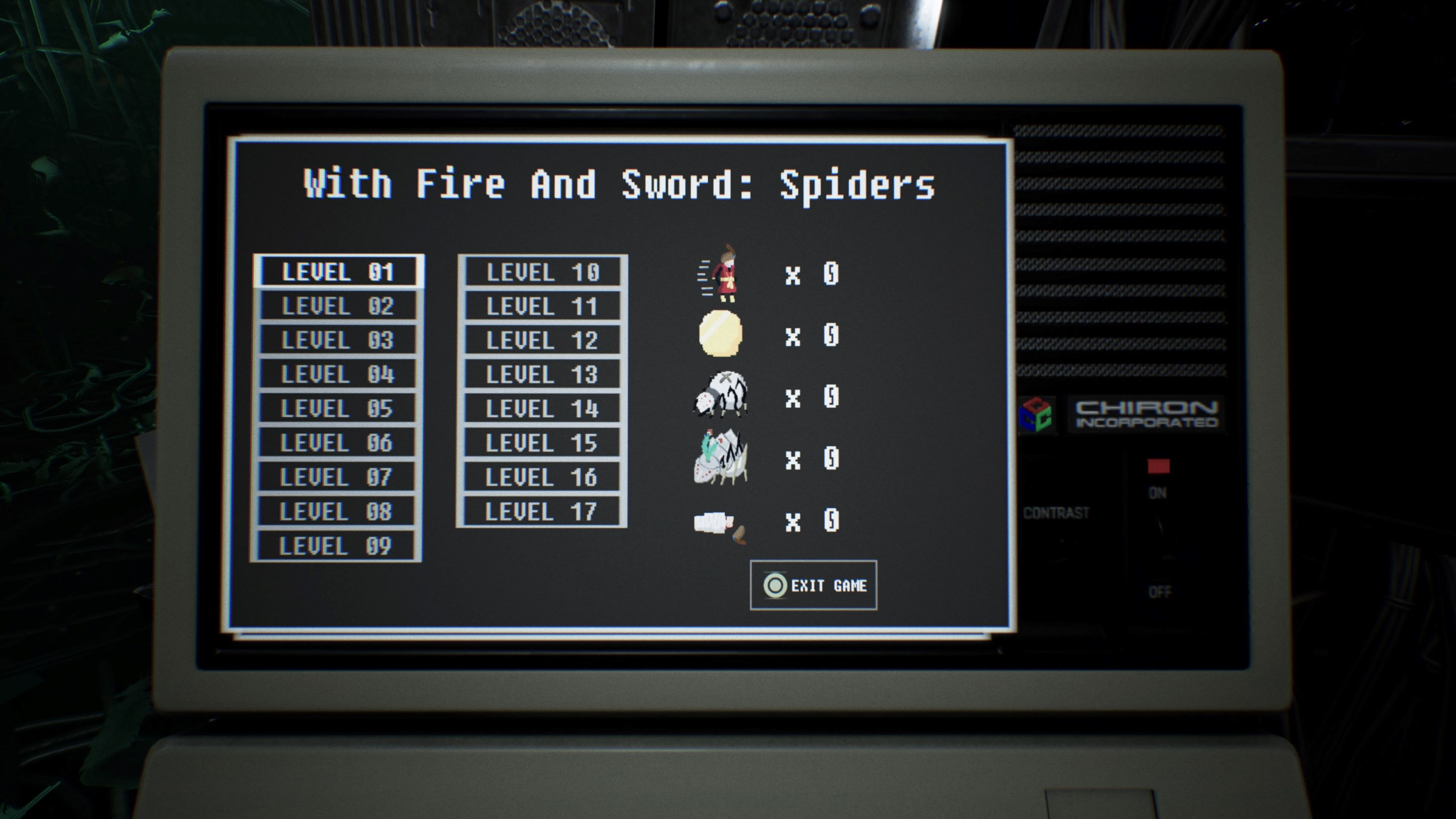
Task: Open Level 16
Action: click(x=541, y=477)
